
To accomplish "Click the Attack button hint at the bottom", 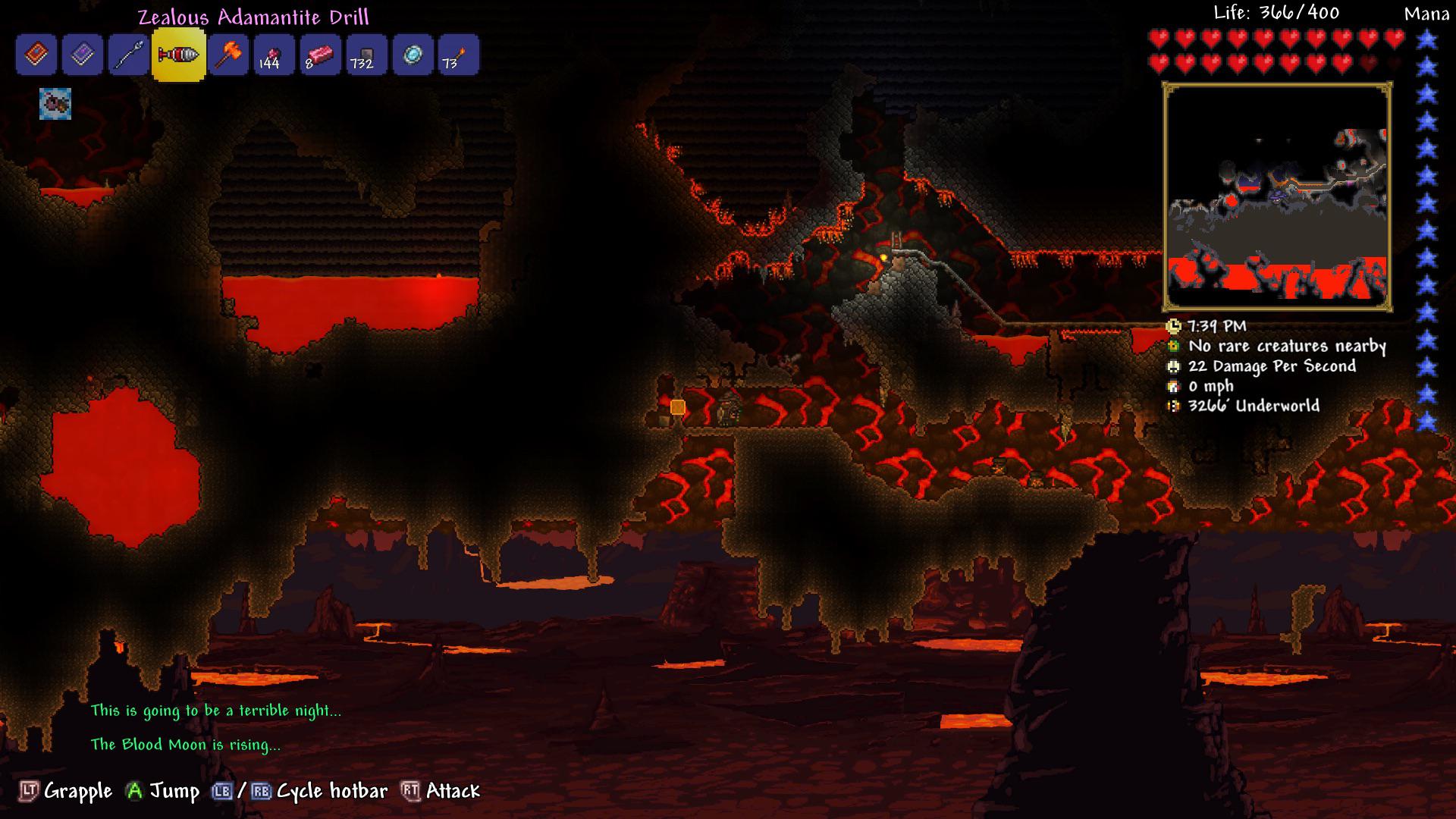I will pos(453,790).
